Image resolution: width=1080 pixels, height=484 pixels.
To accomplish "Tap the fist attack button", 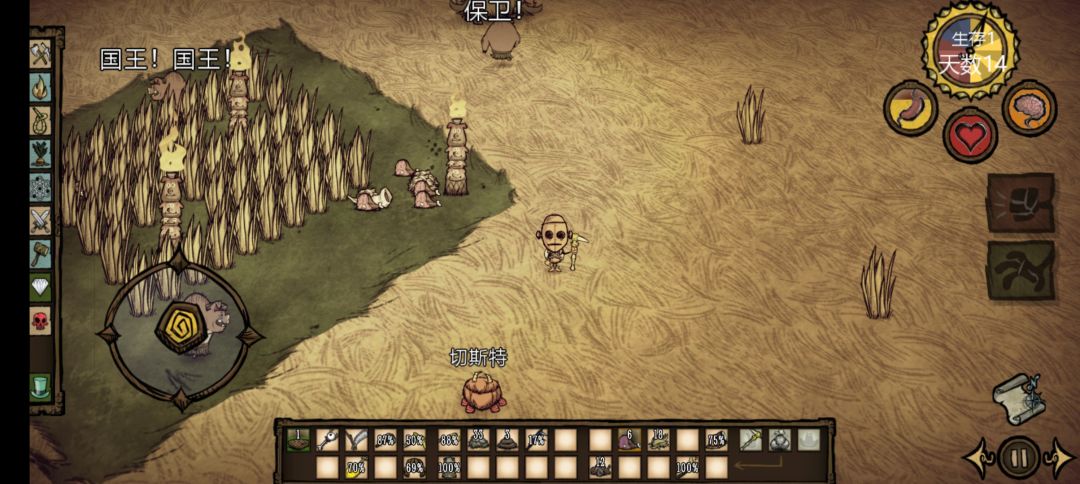I will coord(1021,203).
